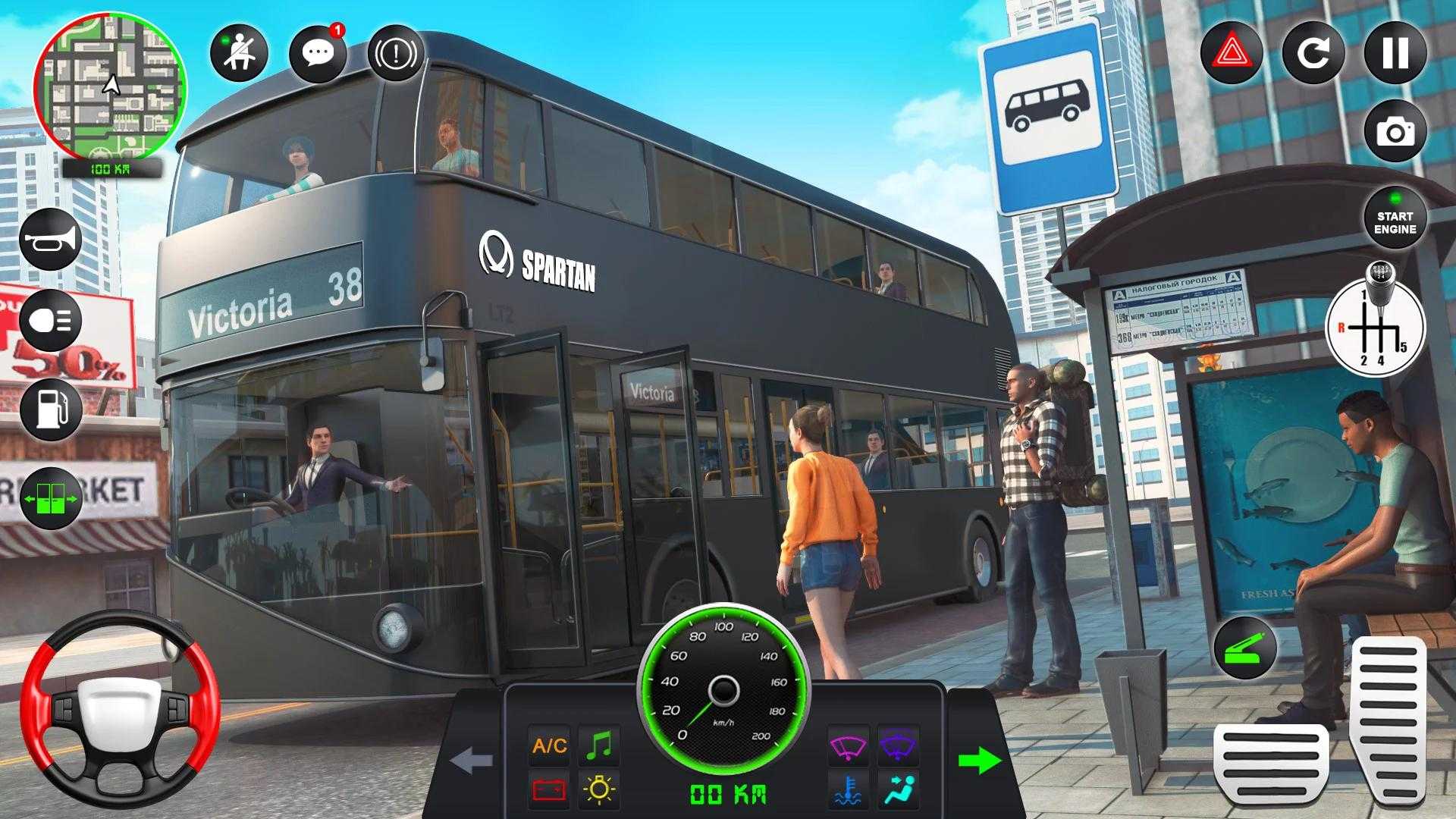Viewport: 1456px width, 819px height.
Task: Tap the brake warning indicator button
Action: (x=396, y=53)
